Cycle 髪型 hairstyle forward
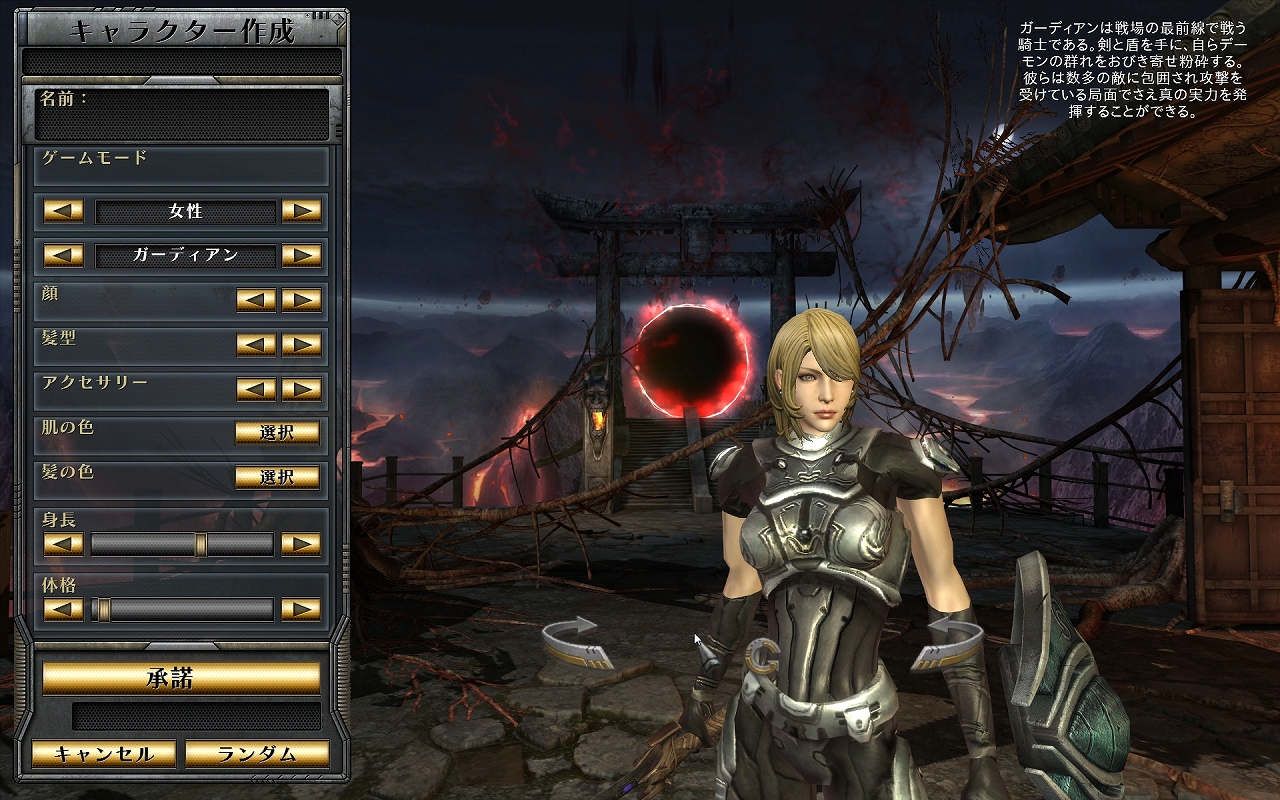 [x=301, y=344]
